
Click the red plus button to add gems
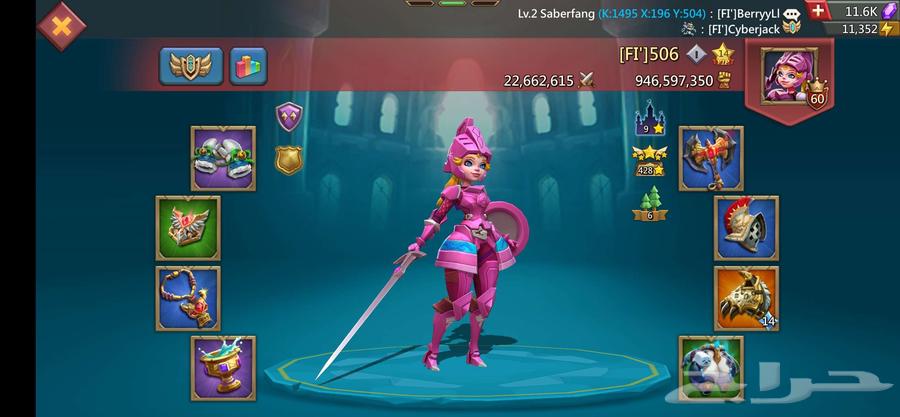[x=818, y=11]
